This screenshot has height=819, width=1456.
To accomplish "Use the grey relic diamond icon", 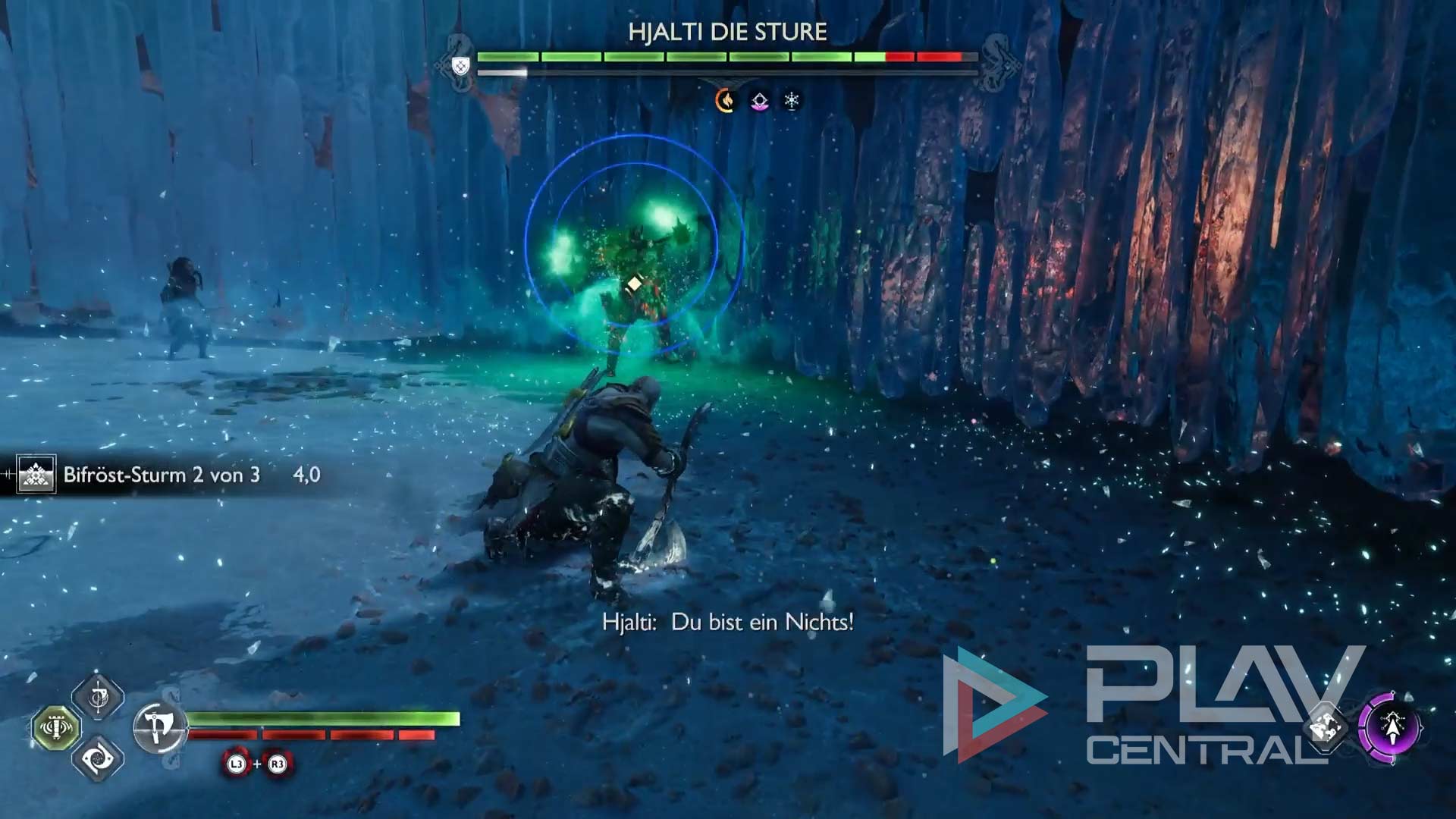I will tap(1326, 728).
